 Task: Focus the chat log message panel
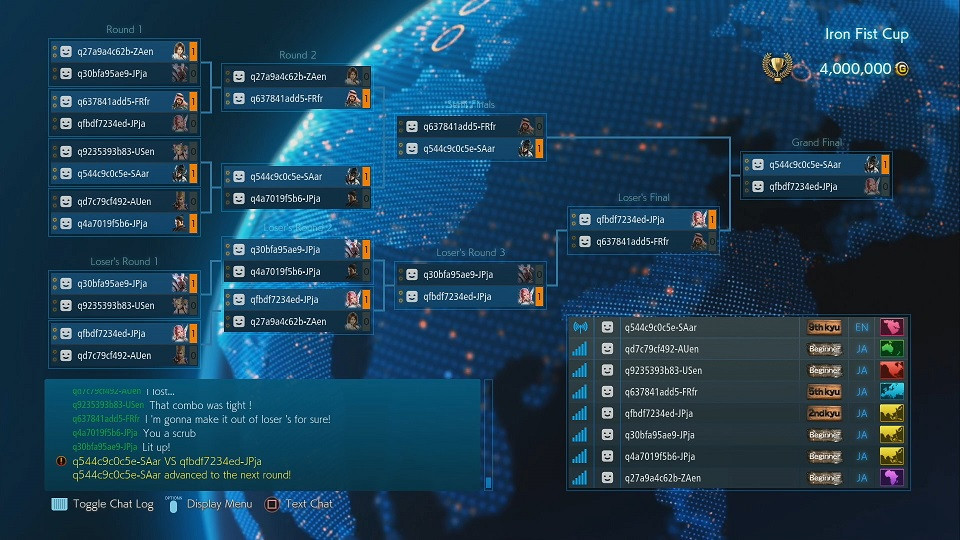[x=265, y=435]
